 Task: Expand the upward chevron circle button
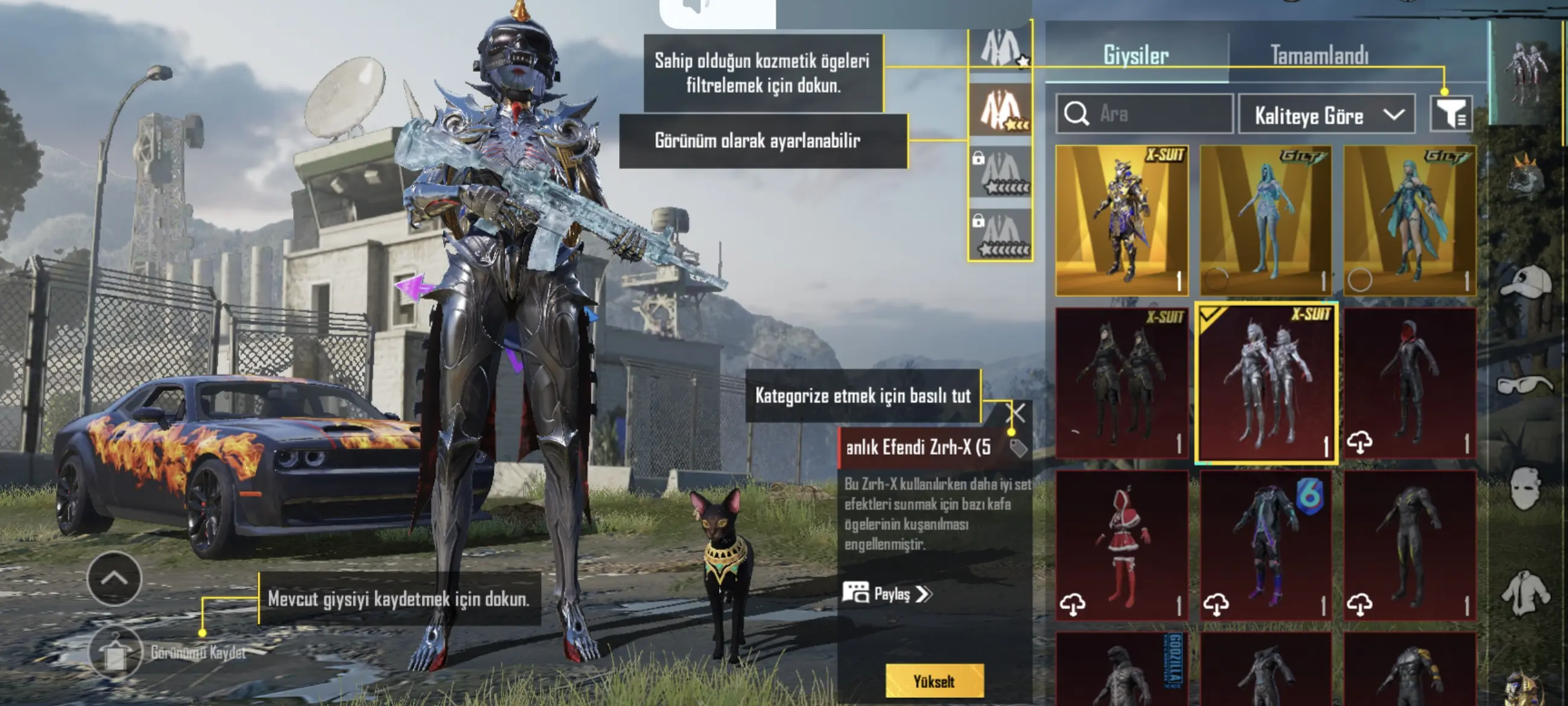click(x=114, y=578)
